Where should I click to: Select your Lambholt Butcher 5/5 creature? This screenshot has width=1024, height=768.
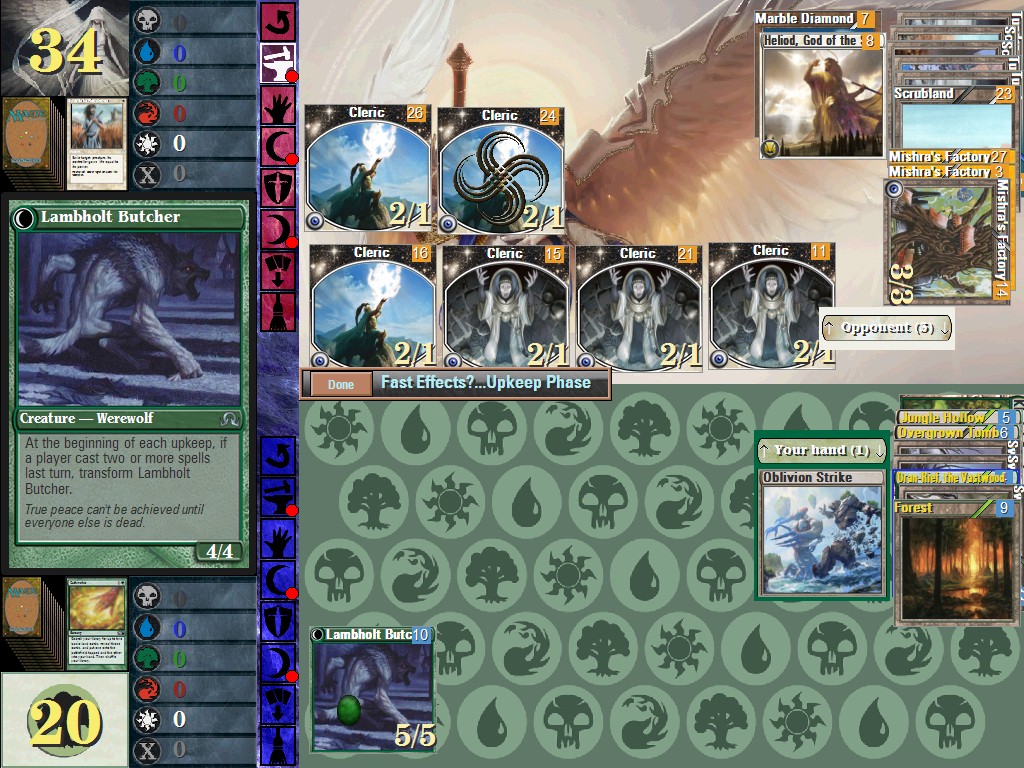372,690
